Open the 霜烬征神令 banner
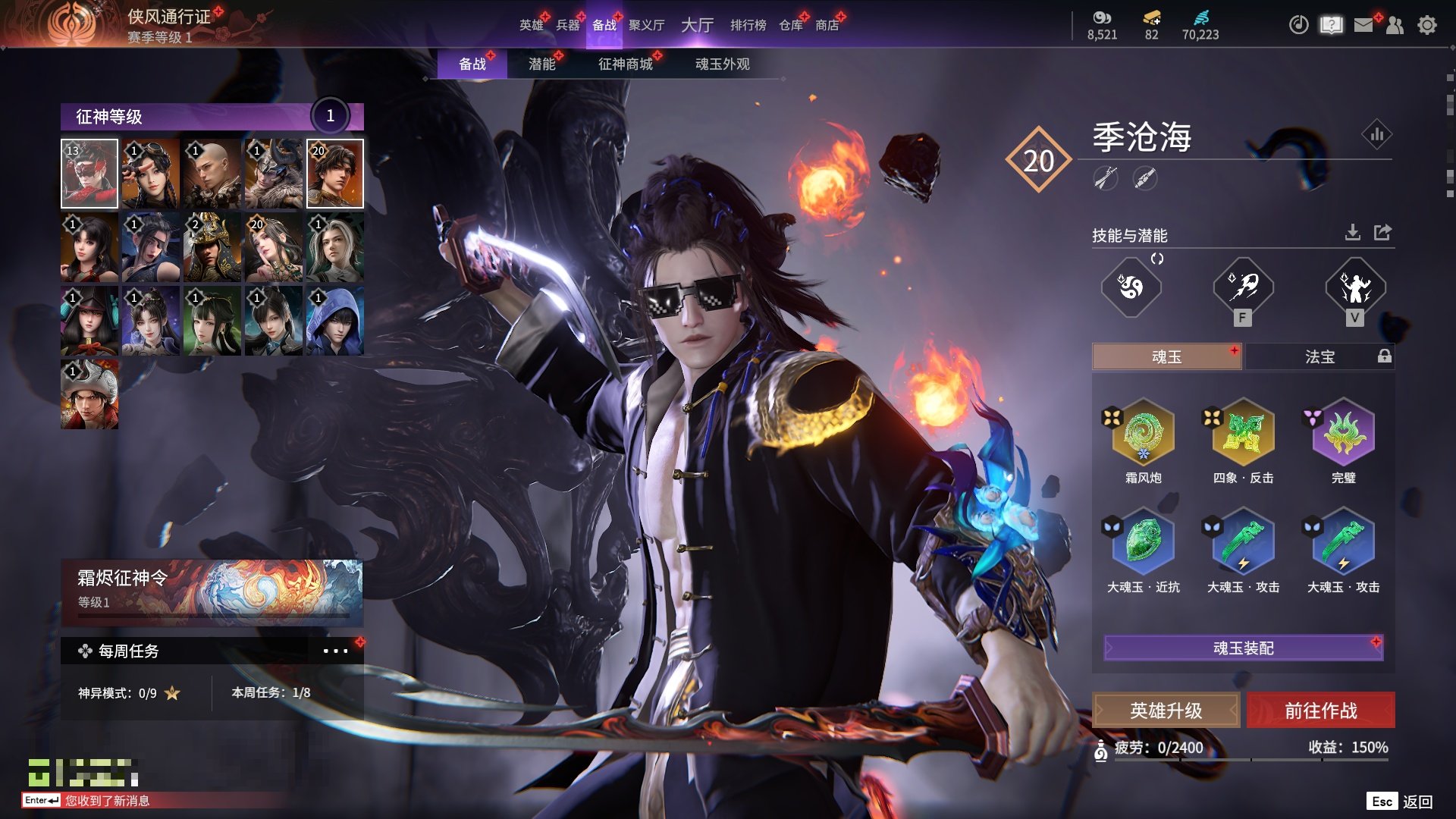Viewport: 1456px width, 819px height. click(x=212, y=591)
